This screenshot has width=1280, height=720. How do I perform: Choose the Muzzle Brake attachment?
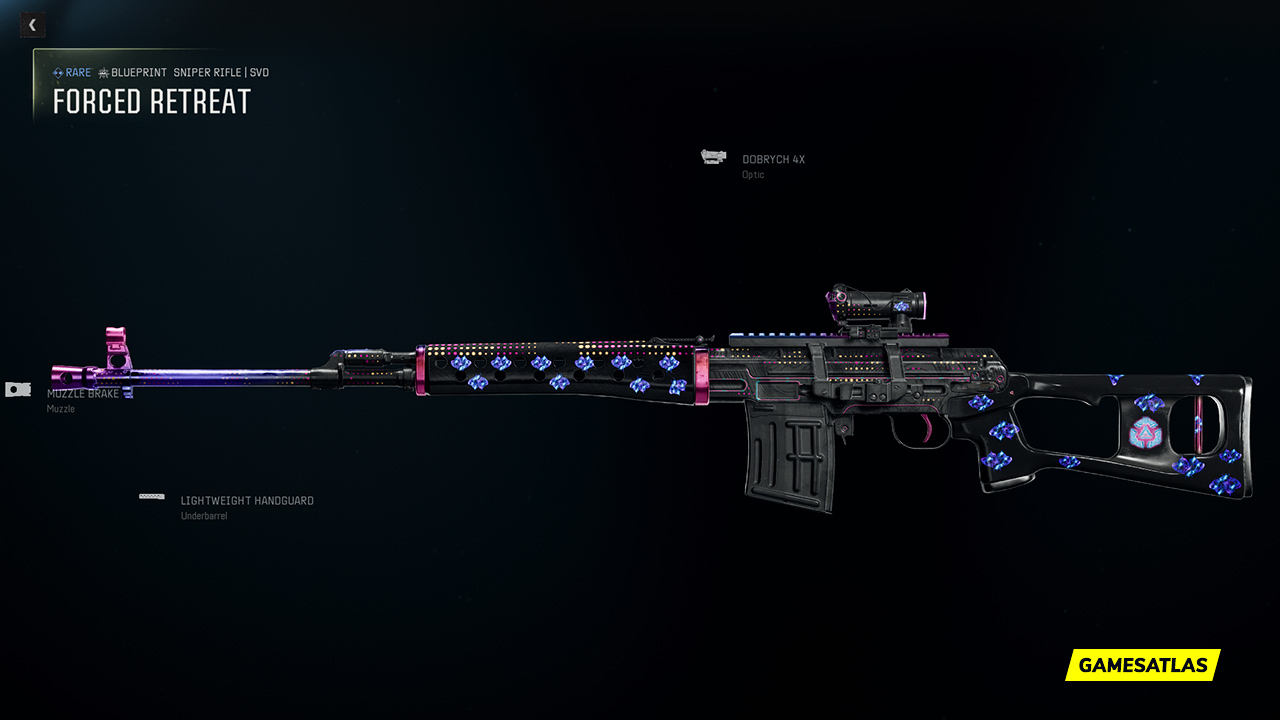tap(82, 394)
